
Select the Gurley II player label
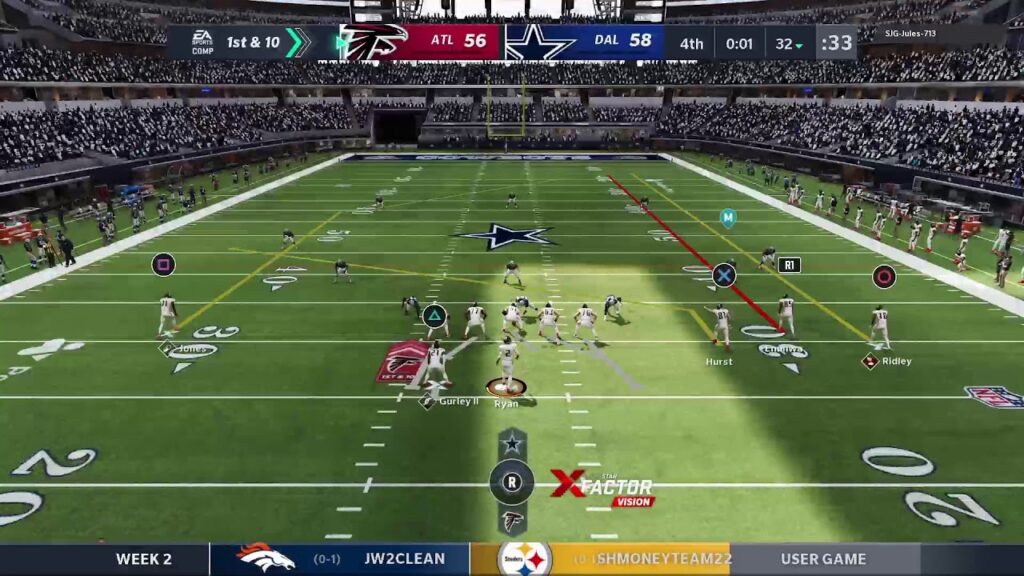click(x=458, y=401)
